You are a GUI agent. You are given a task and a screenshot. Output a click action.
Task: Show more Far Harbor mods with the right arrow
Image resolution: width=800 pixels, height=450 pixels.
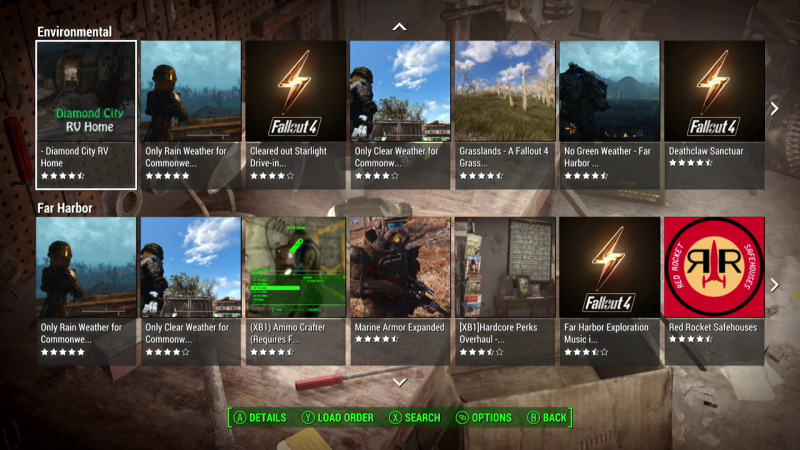(774, 285)
